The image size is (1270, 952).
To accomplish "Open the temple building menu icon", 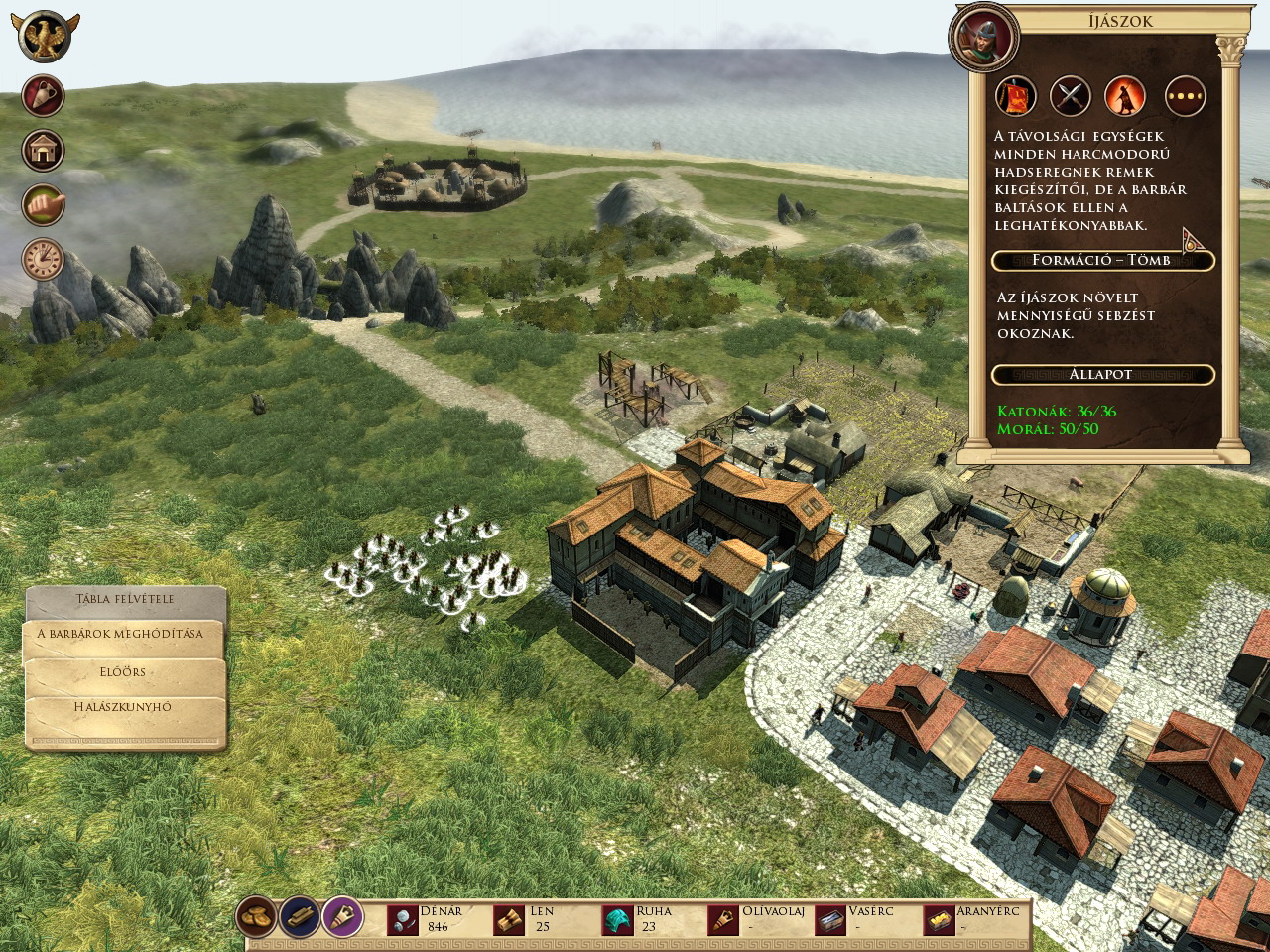I will tap(44, 151).
